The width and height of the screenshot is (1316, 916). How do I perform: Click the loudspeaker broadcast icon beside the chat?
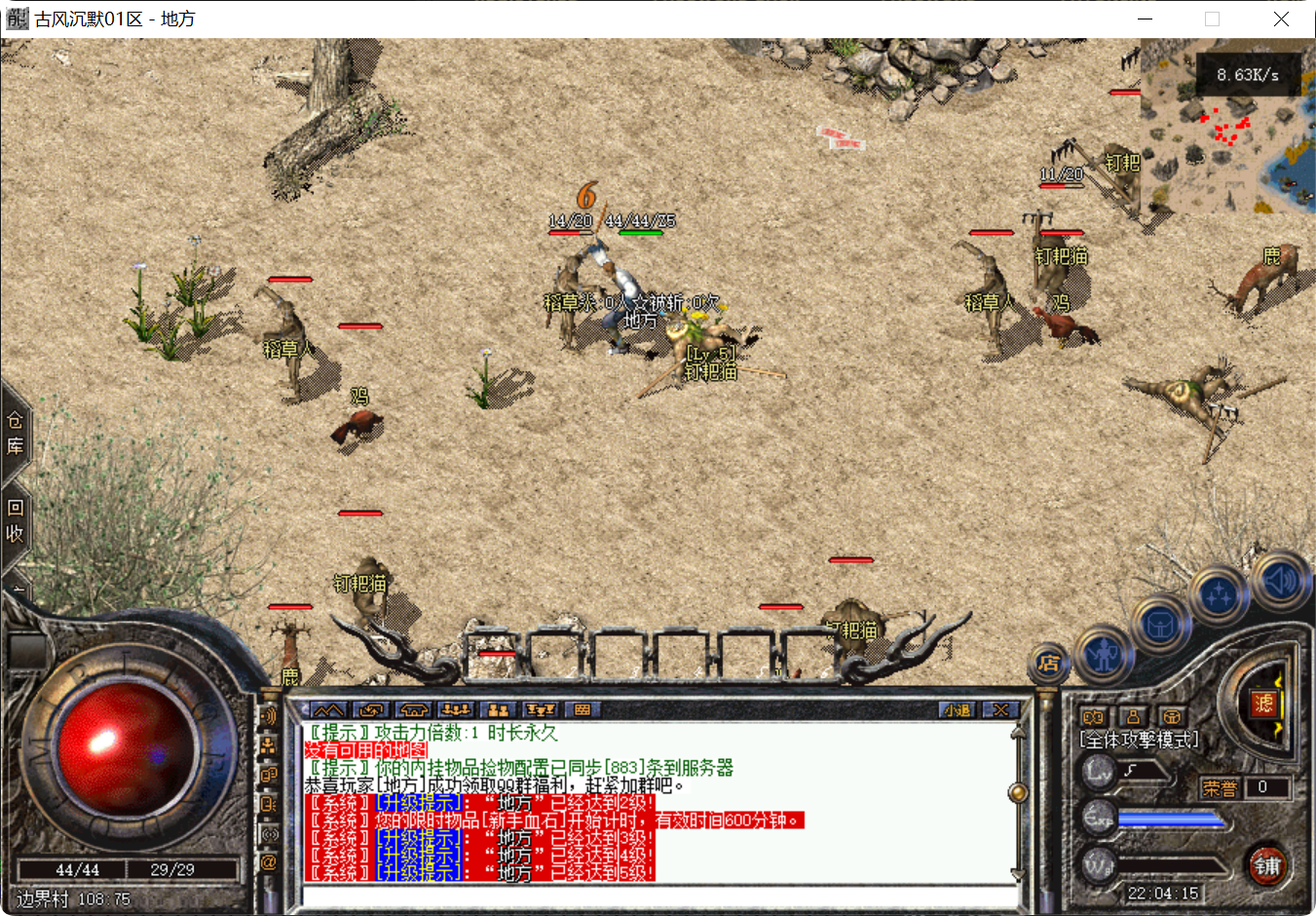[270, 716]
